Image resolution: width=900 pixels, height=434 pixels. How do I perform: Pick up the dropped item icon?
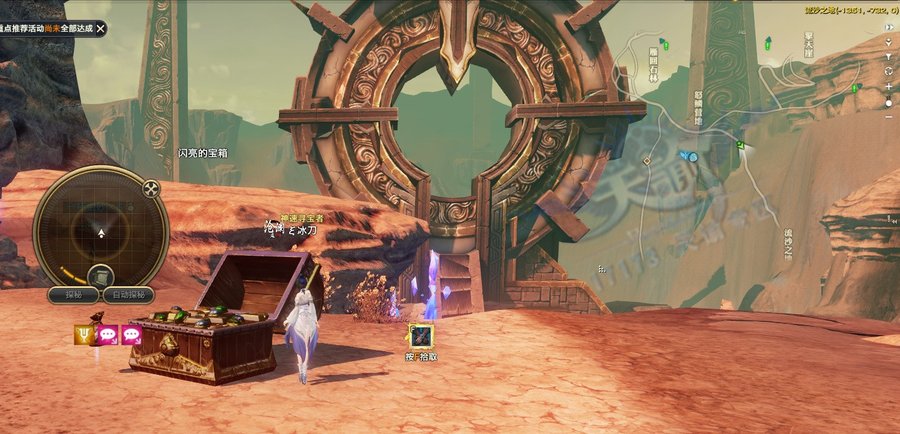click(x=421, y=336)
